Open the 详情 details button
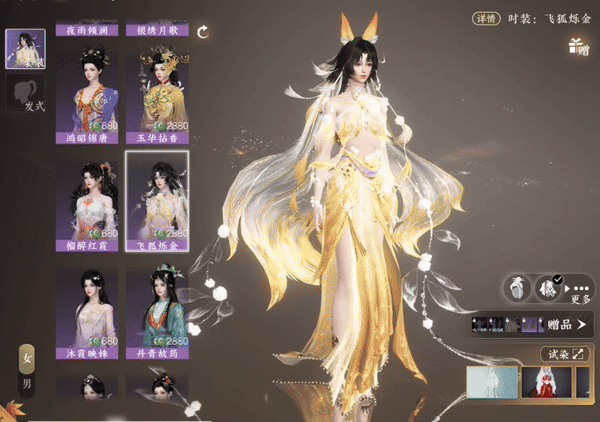The image size is (600, 422). [486, 17]
